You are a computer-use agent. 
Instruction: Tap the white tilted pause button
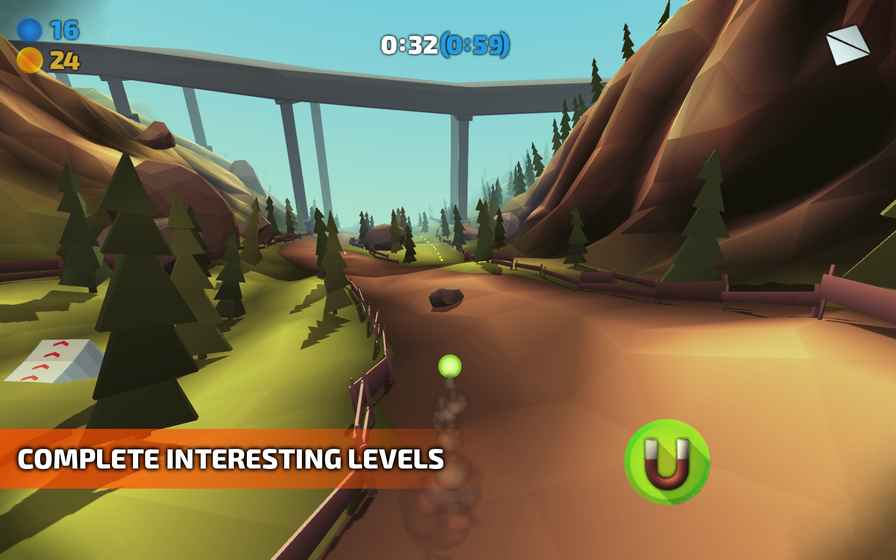[847, 46]
